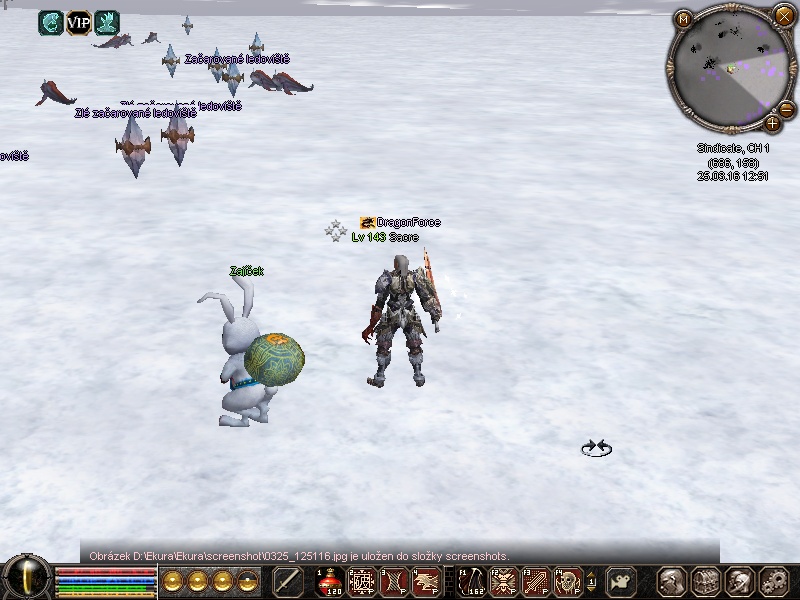This screenshot has width=800, height=600.
Task: Activate the skill in quickslot 2
Action: pyautogui.click(x=362, y=581)
